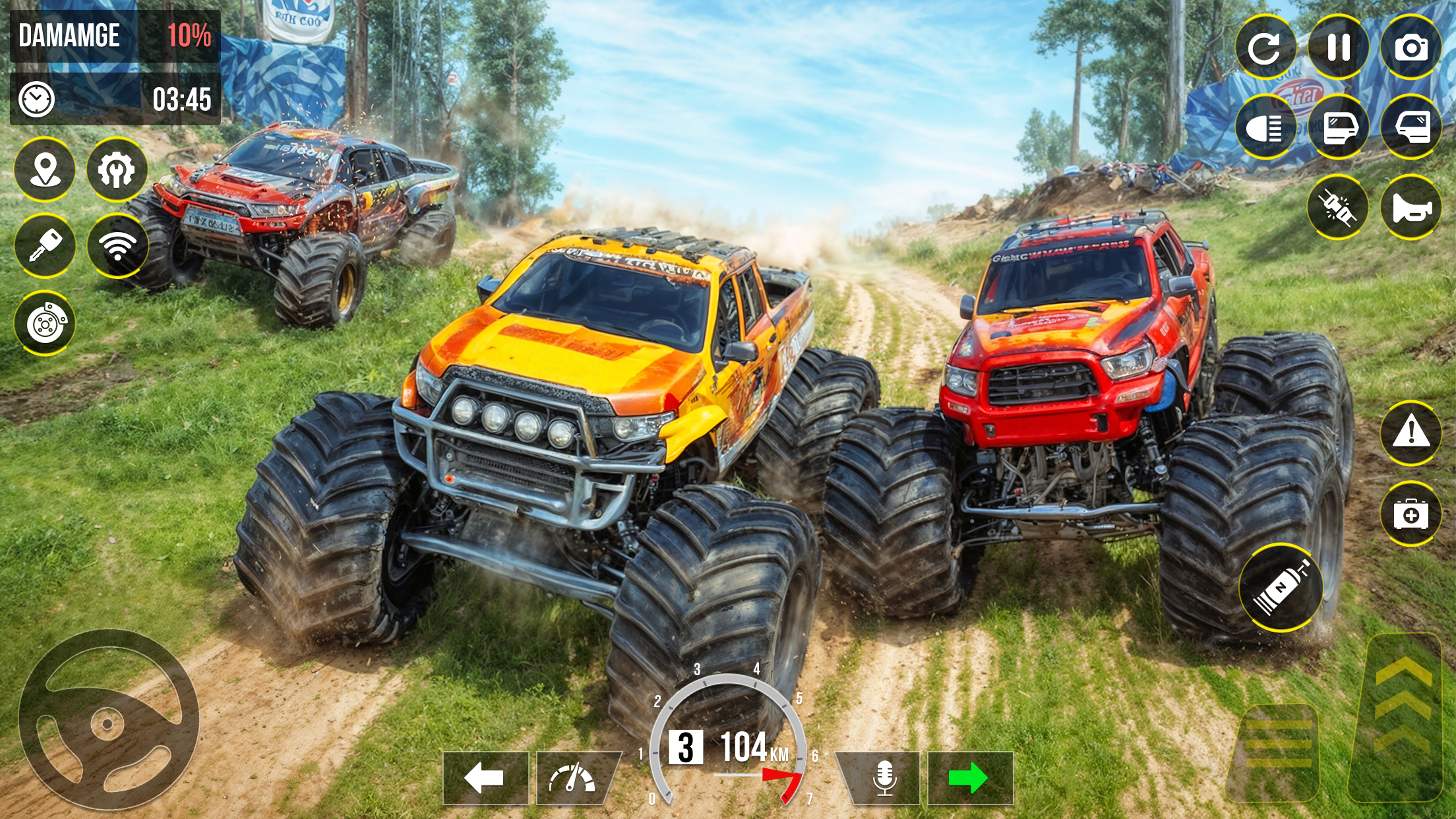Viewport: 1456px width, 819px height.
Task: Open the map location pin
Action: click(x=45, y=169)
